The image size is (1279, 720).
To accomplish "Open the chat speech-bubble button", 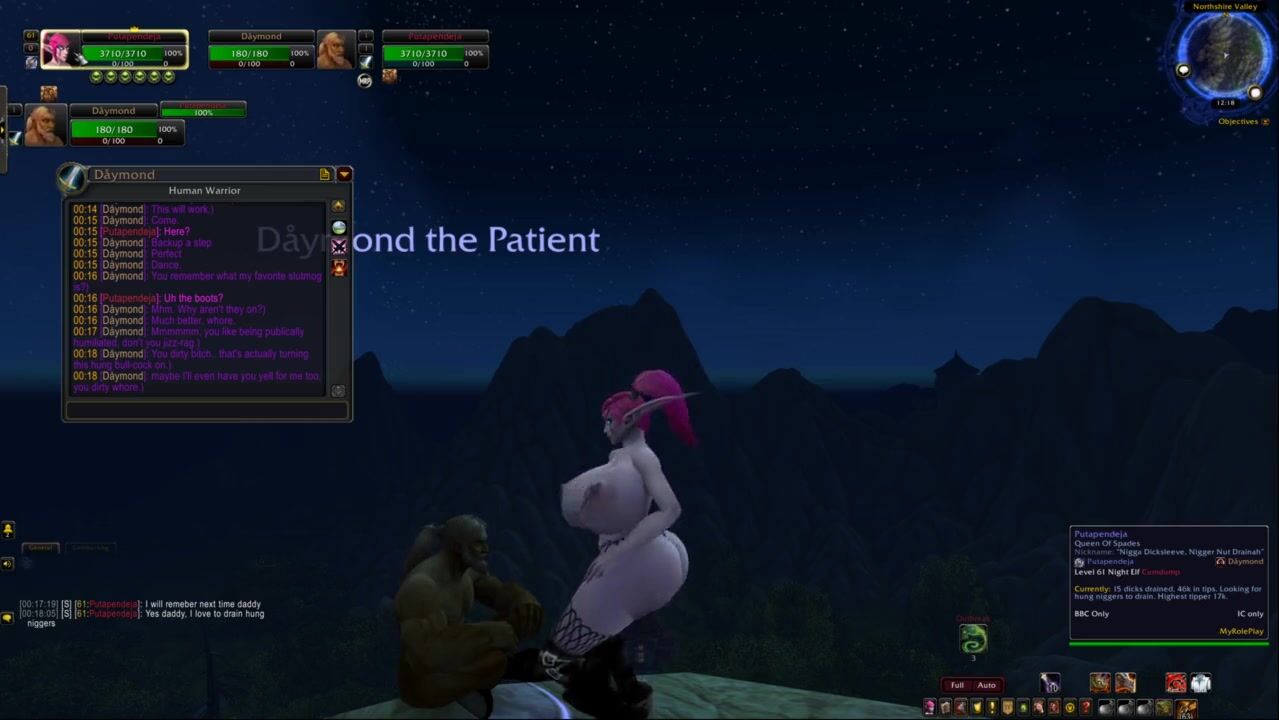I will (x=8, y=618).
